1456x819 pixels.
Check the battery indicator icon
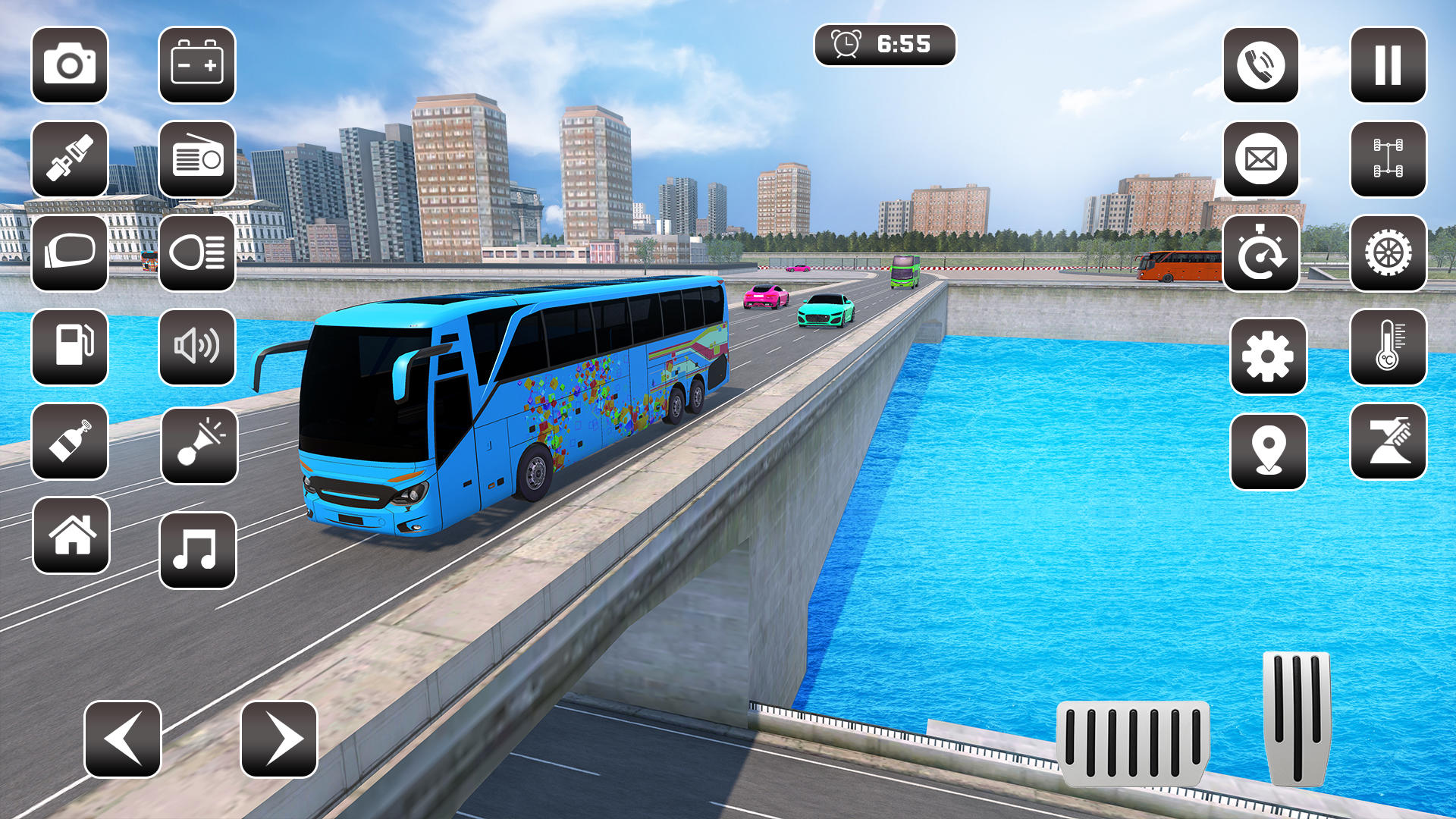[x=197, y=64]
